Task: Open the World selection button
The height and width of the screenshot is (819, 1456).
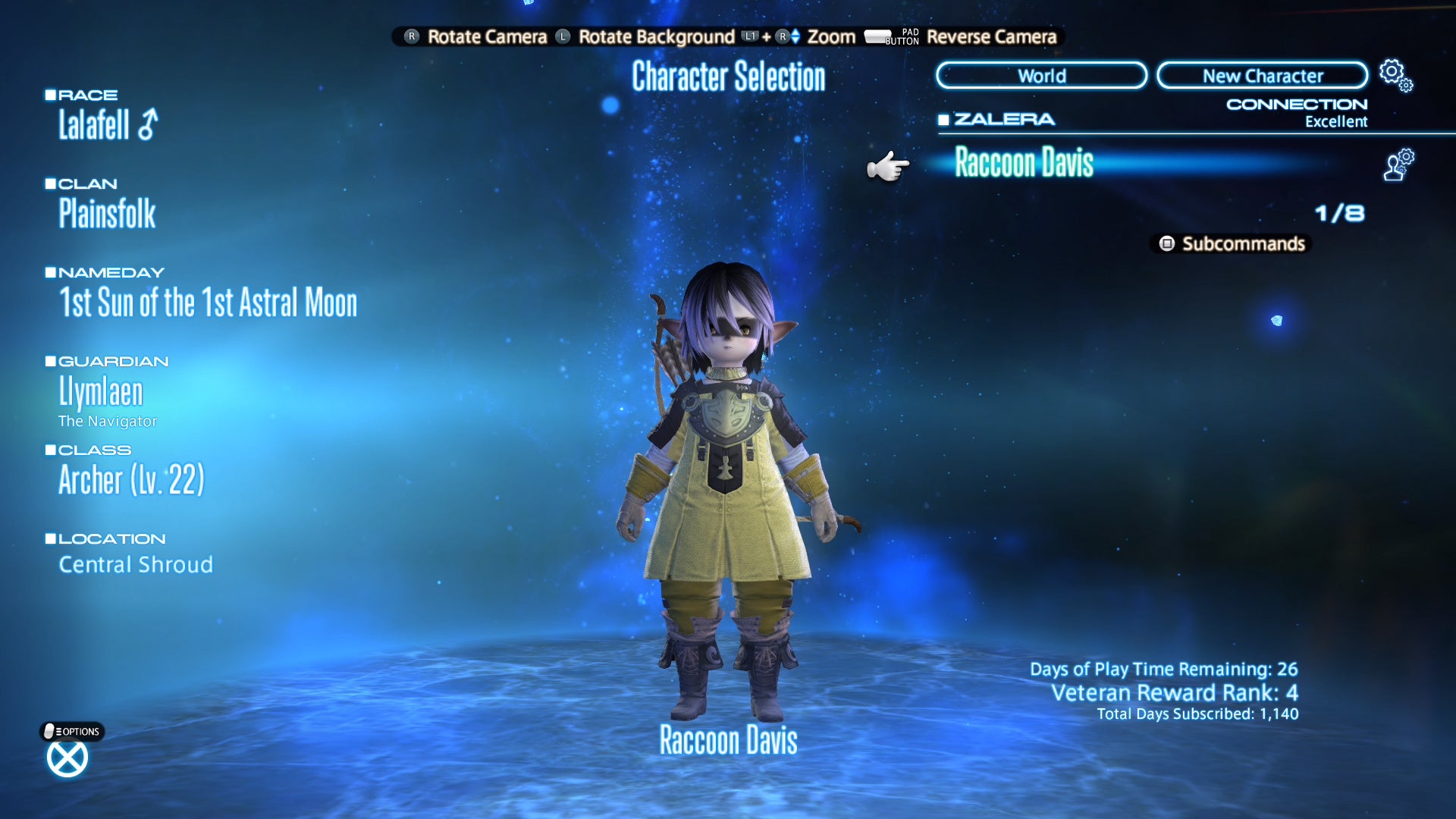Action: tap(1041, 76)
